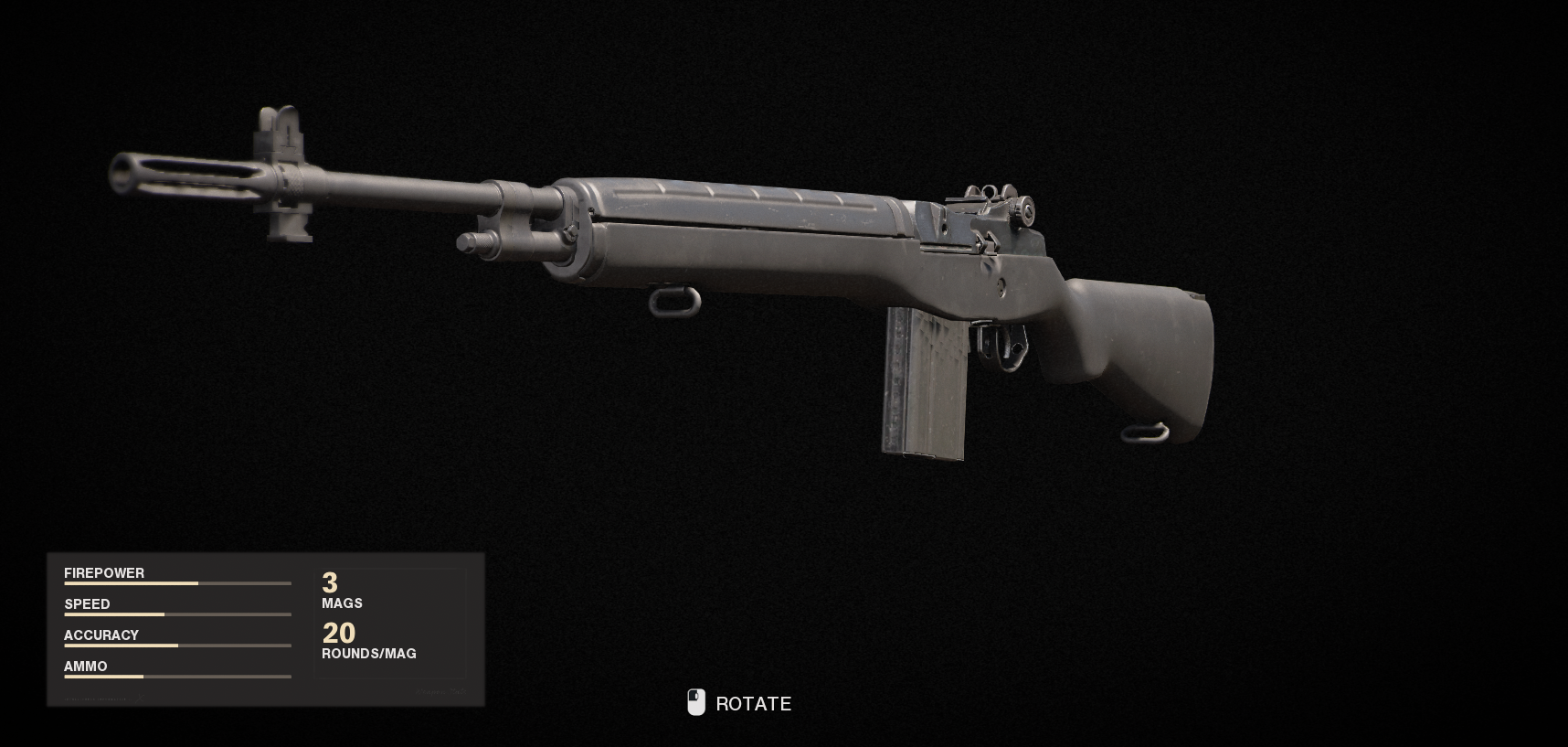Image resolution: width=1568 pixels, height=747 pixels.
Task: Click the AMMO stat bar
Action: pyautogui.click(x=177, y=677)
